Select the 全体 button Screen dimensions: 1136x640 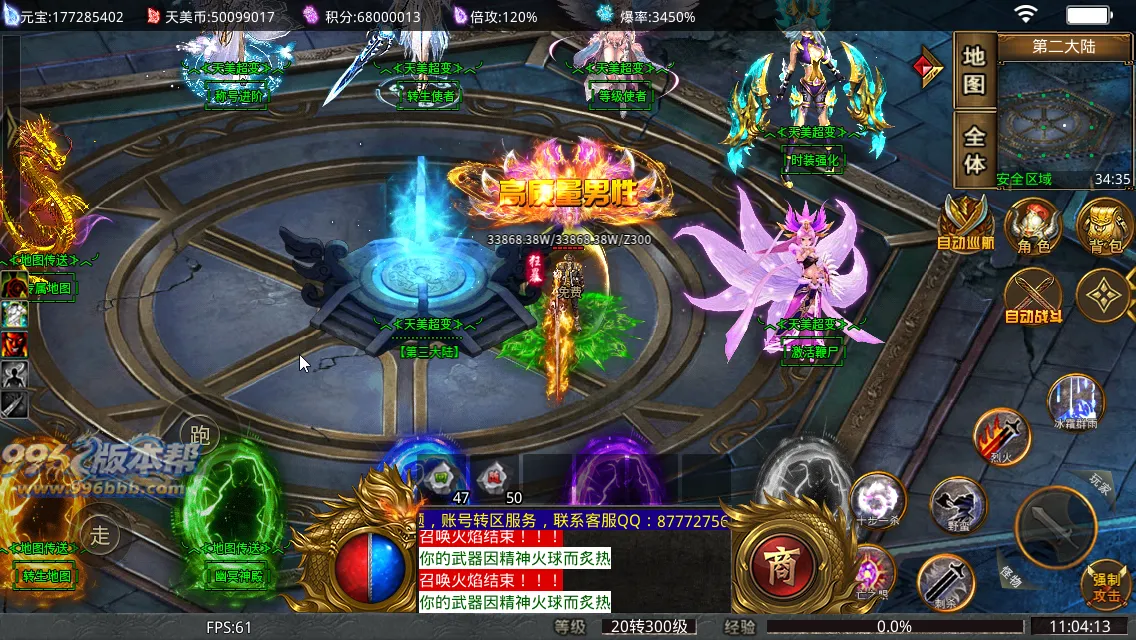point(974,149)
